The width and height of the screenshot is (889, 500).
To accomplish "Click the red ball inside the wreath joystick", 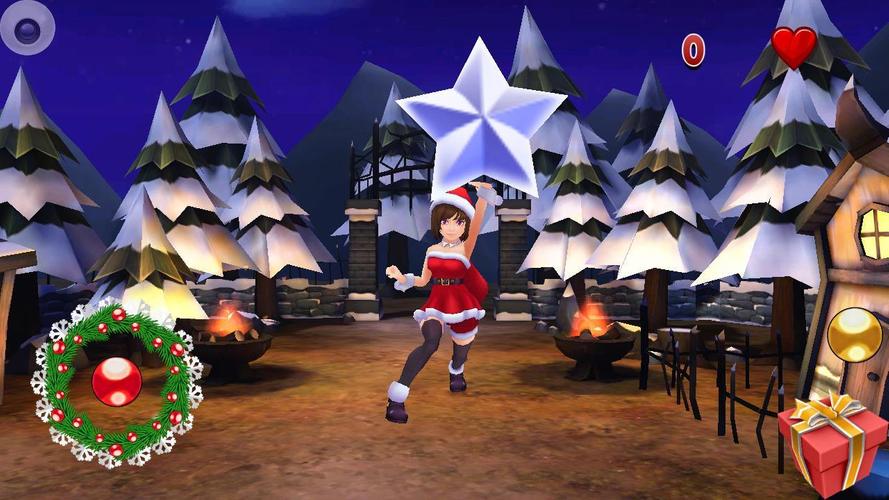I will click(116, 381).
